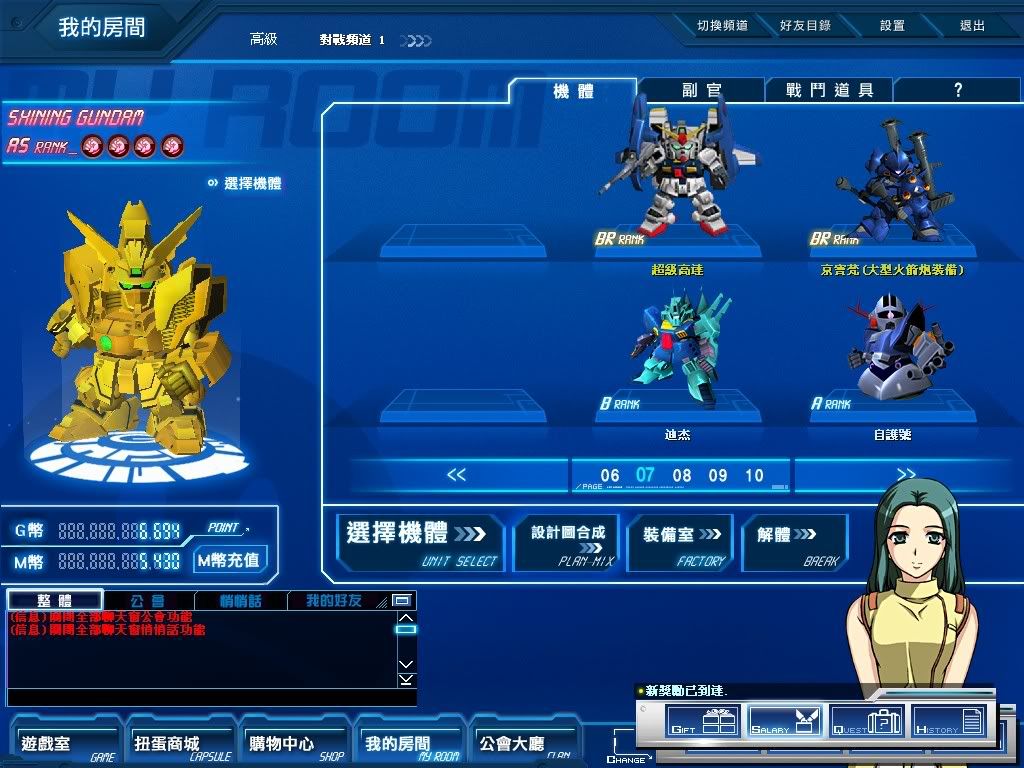
Task: Jump to page 08
Action: pos(682,476)
